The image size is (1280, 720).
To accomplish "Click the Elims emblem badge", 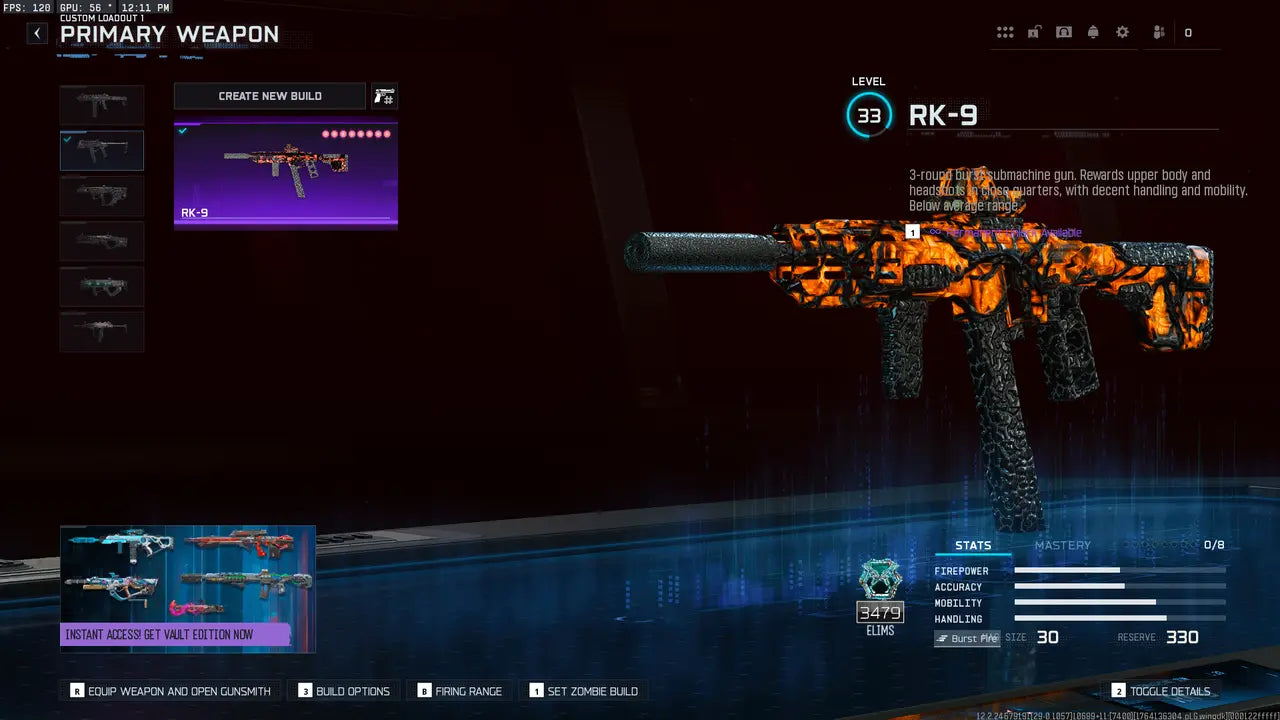I will 880,580.
